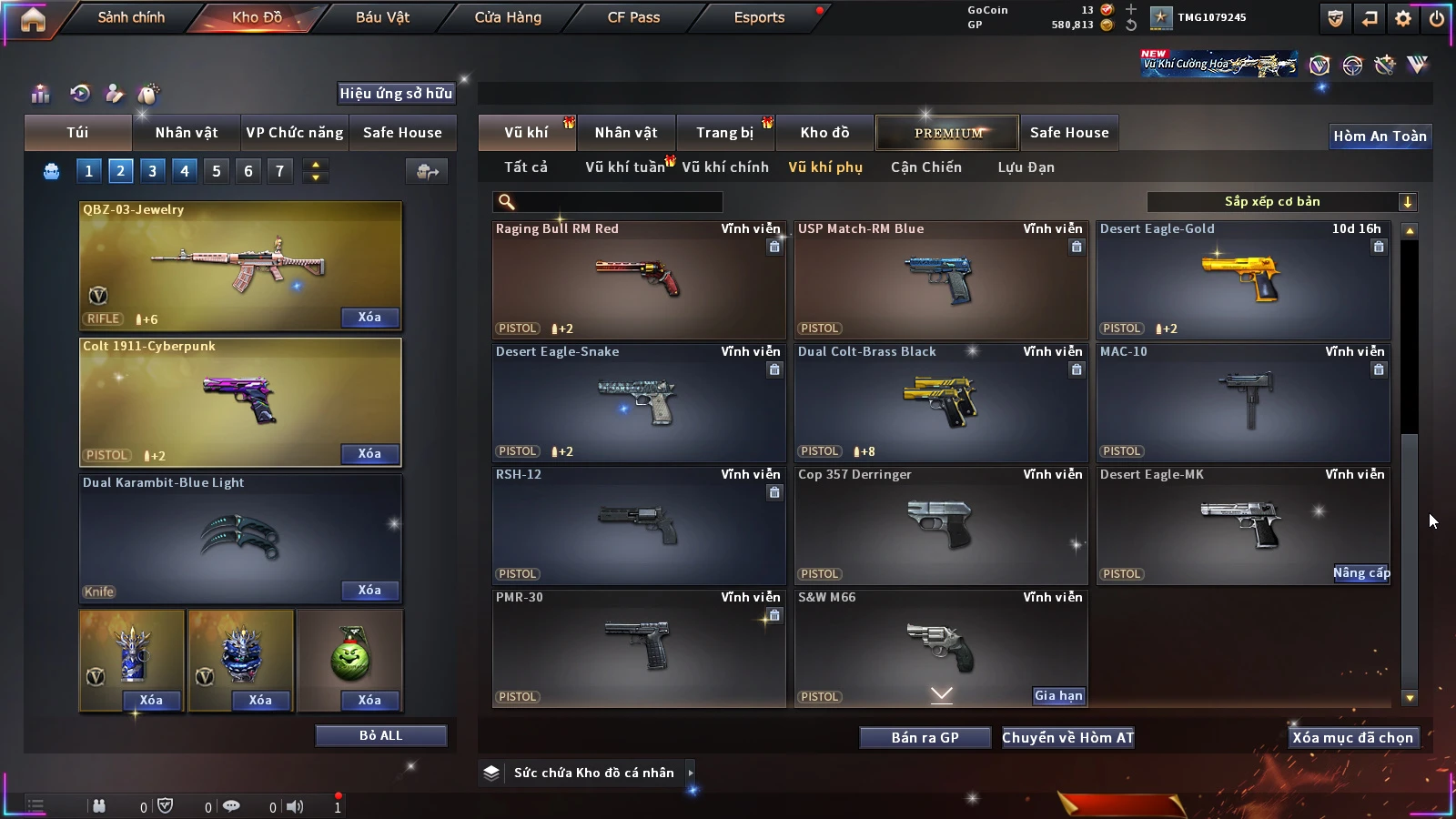Open the Sắp xếp cơ bản dropdown
The image size is (1456, 819).
coord(1281,202)
